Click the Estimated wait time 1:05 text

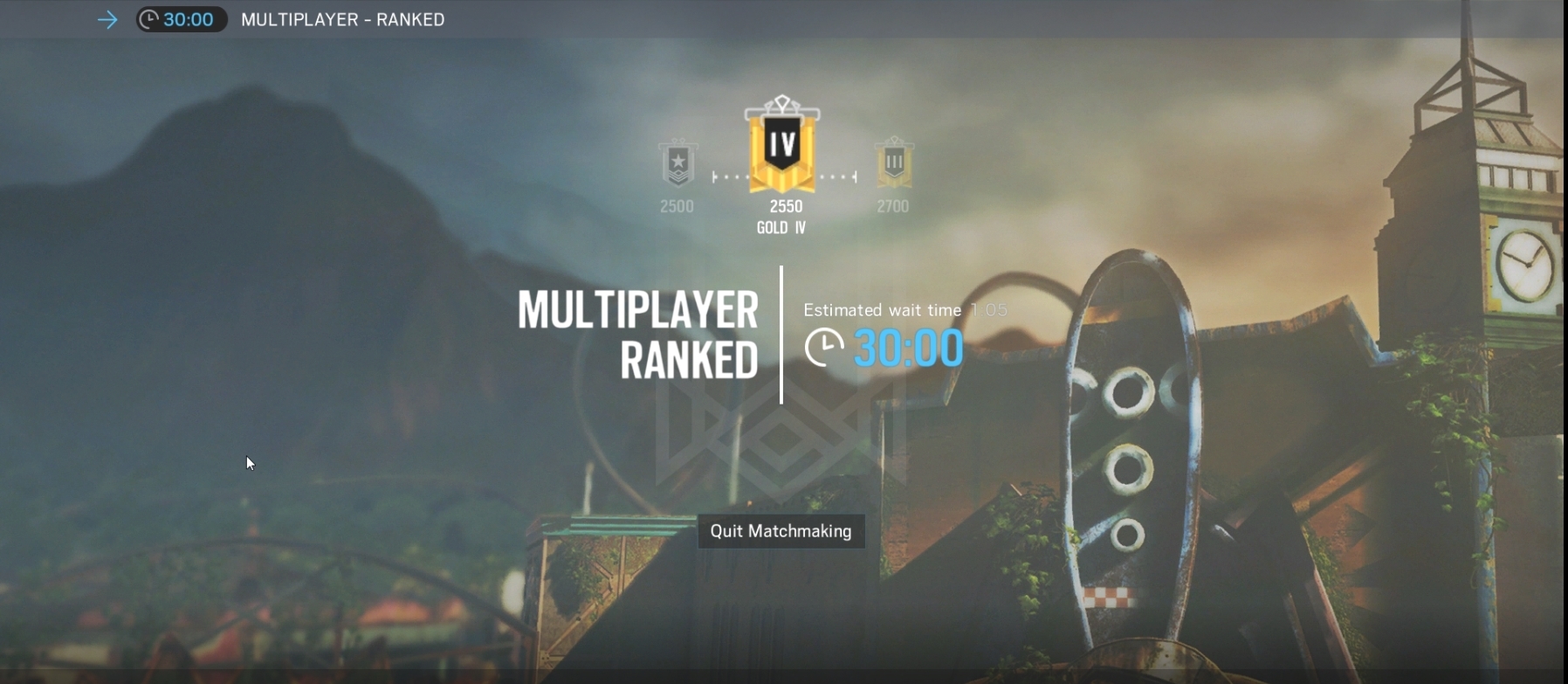click(904, 309)
